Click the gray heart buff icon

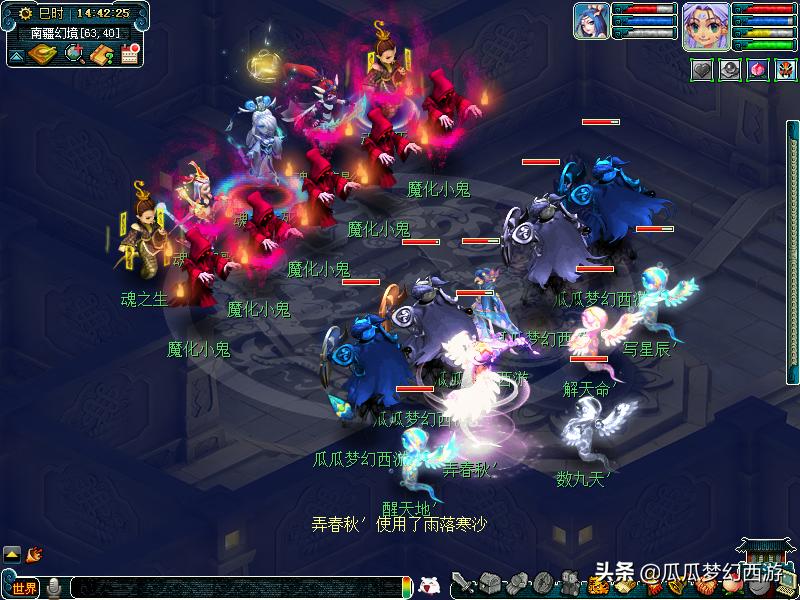pos(704,70)
